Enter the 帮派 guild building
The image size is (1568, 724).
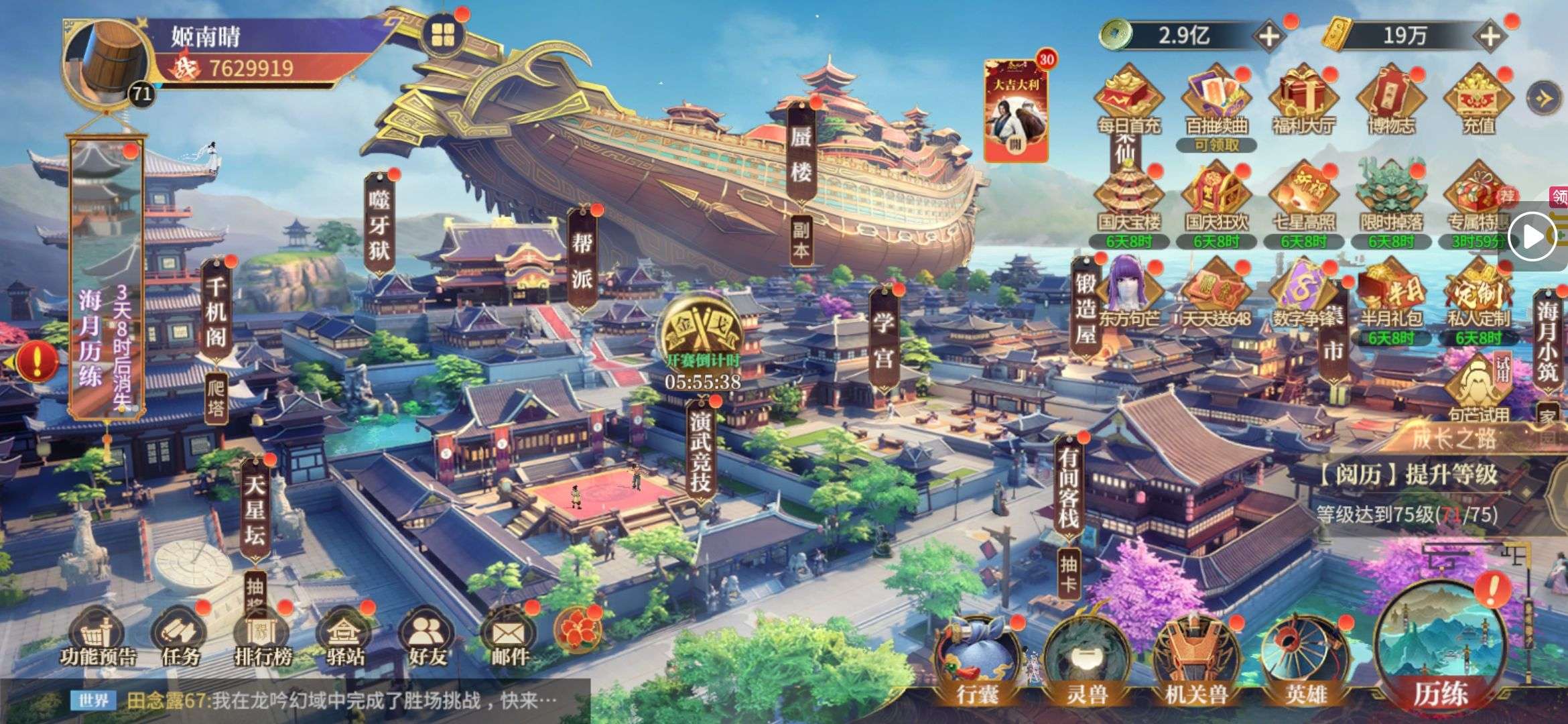pyautogui.click(x=582, y=260)
